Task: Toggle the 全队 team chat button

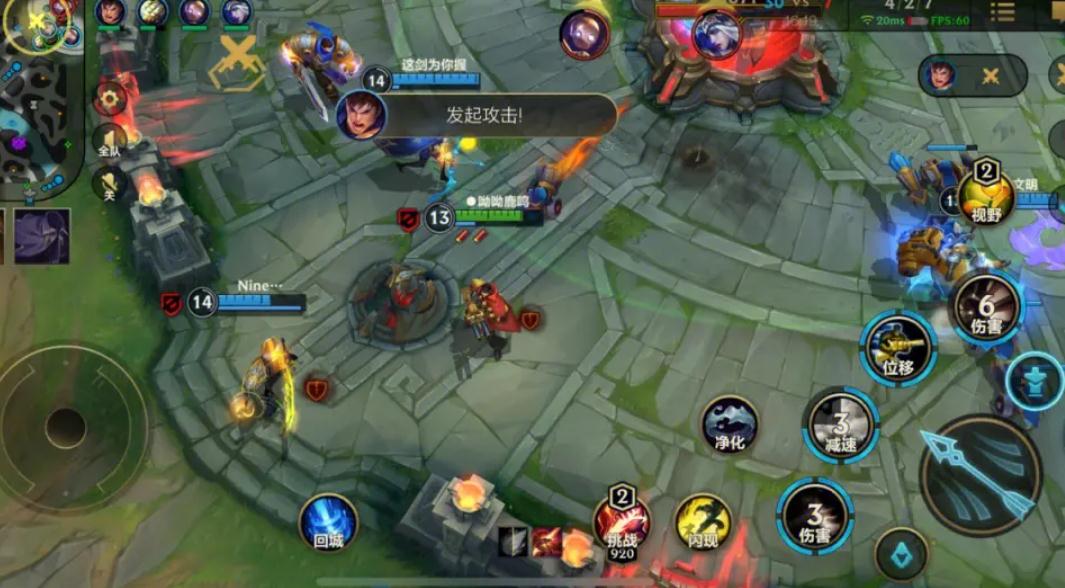Action: (x=108, y=142)
